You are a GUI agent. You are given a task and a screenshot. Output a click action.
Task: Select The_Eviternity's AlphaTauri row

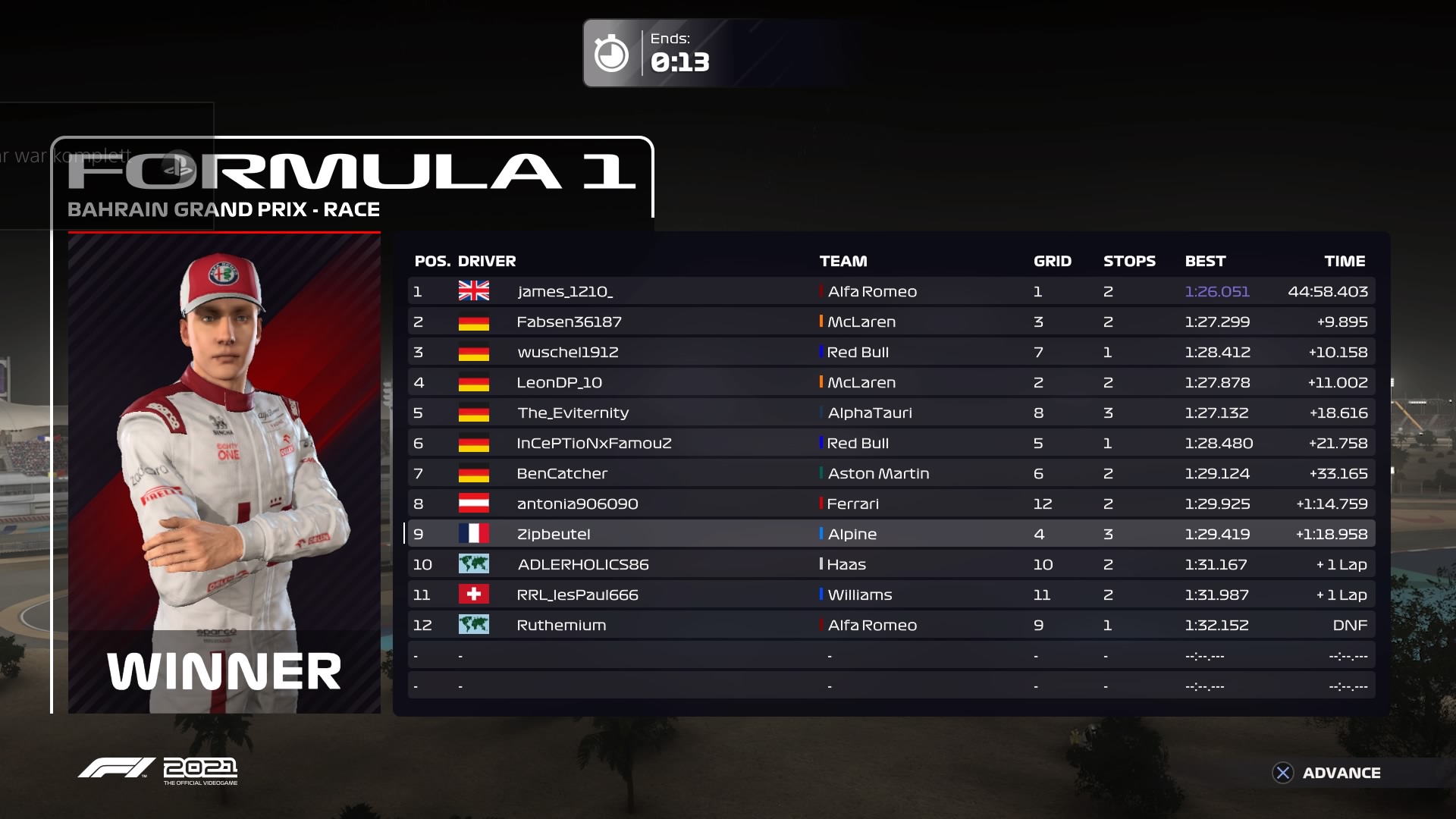[890, 413]
